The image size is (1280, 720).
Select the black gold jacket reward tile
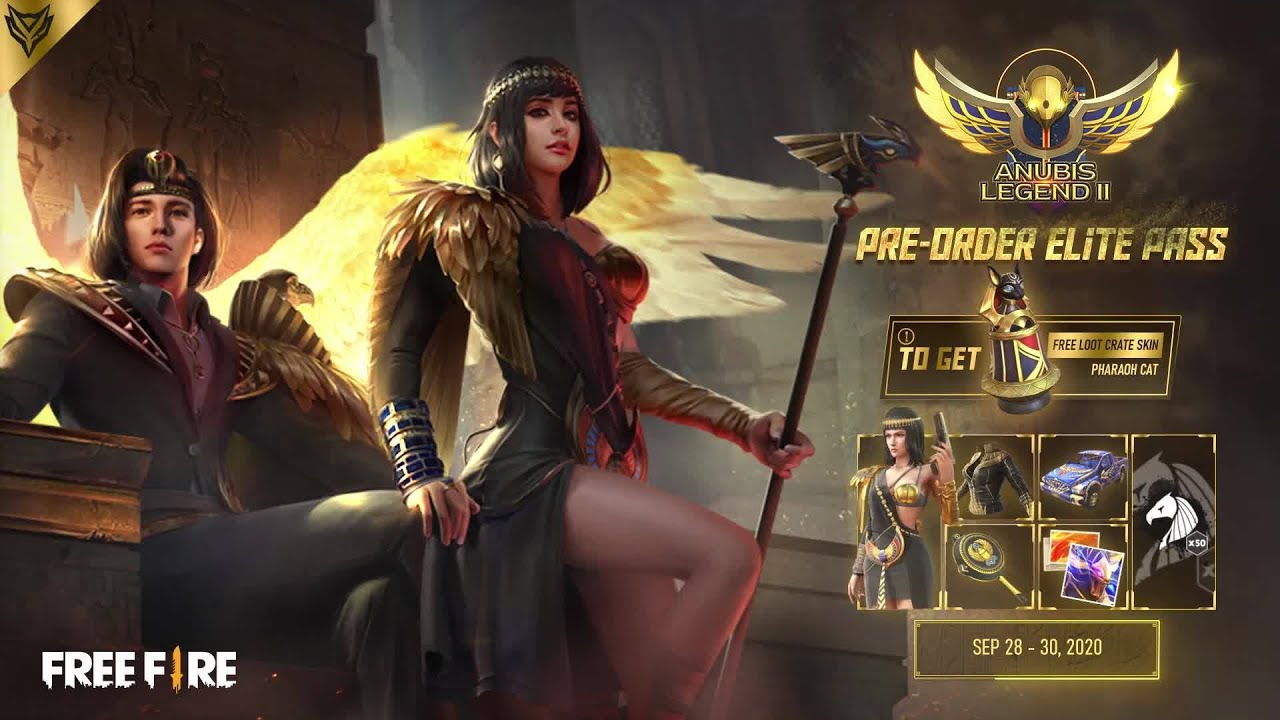[x=990, y=478]
